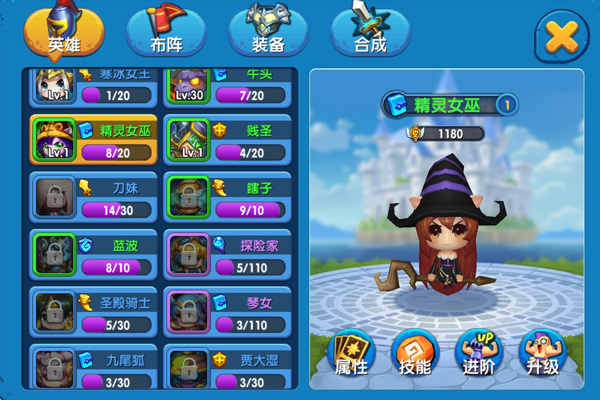The height and width of the screenshot is (400, 600).
Task: Pick the locked 琴女 hero entry
Action: click(228, 312)
